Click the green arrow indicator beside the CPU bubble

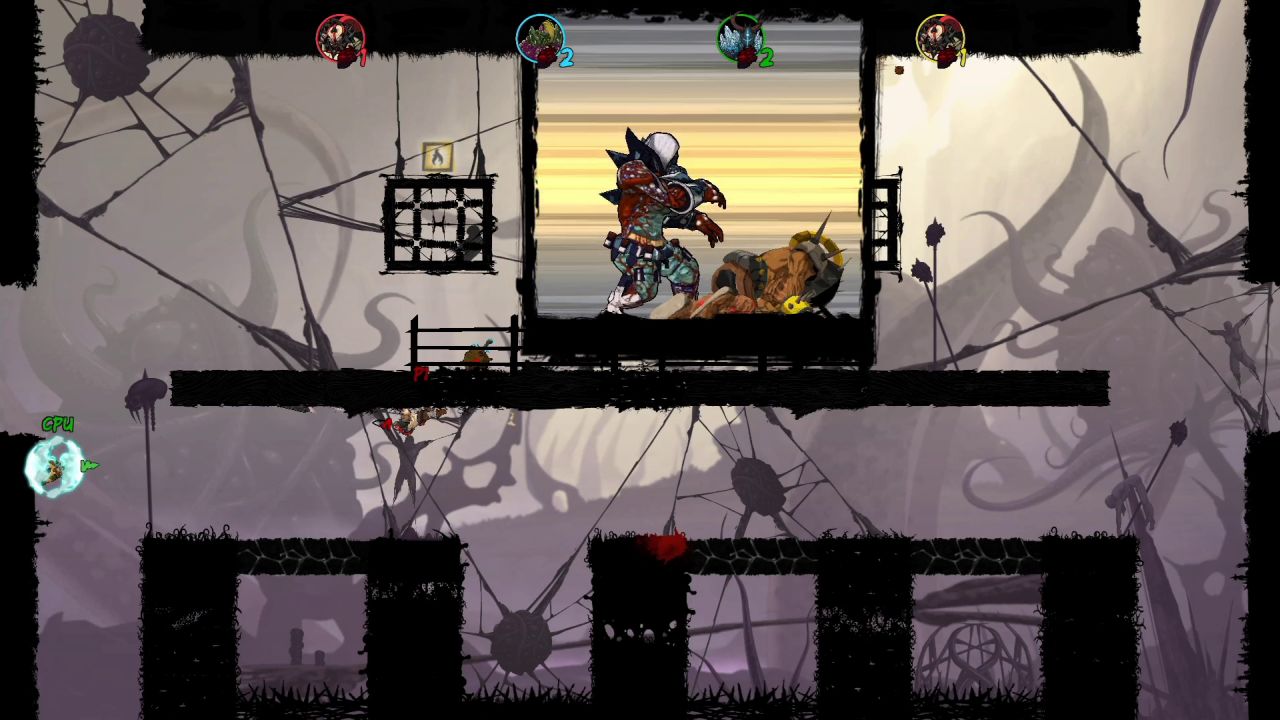(x=88, y=464)
